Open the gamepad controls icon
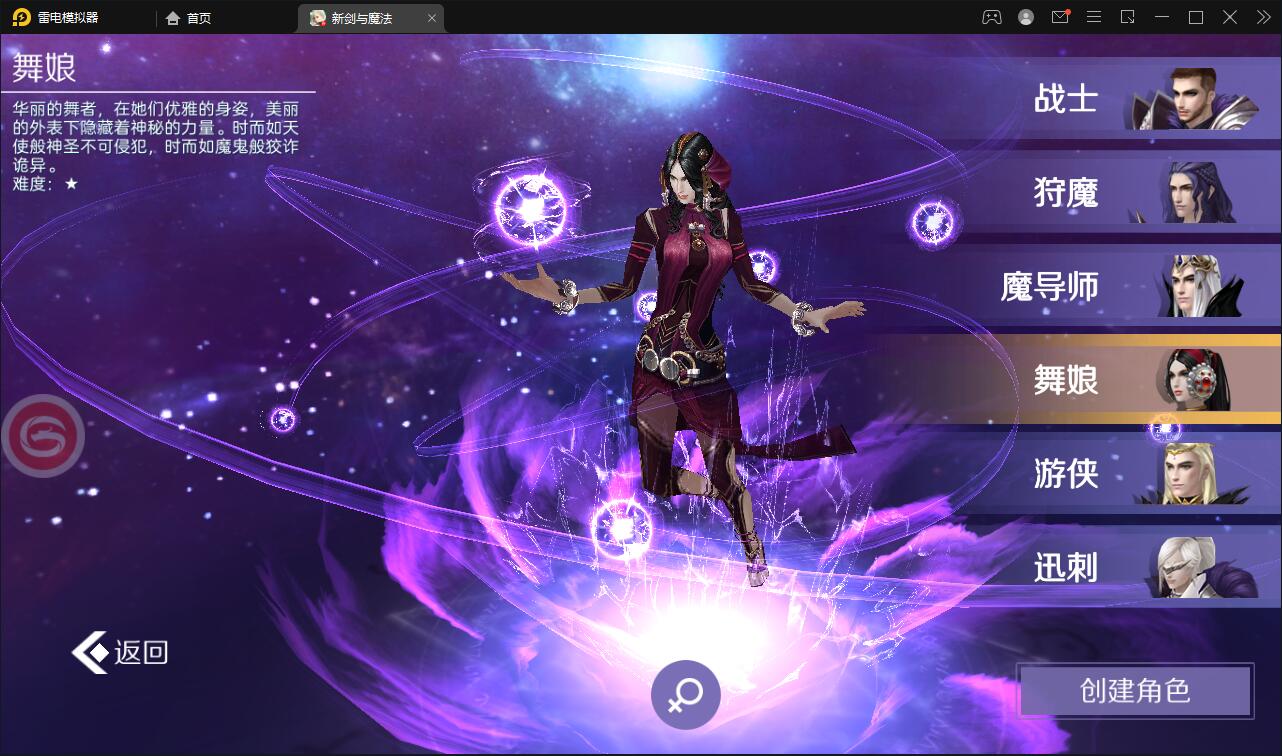Image resolution: width=1282 pixels, height=756 pixels. pyautogui.click(x=990, y=17)
